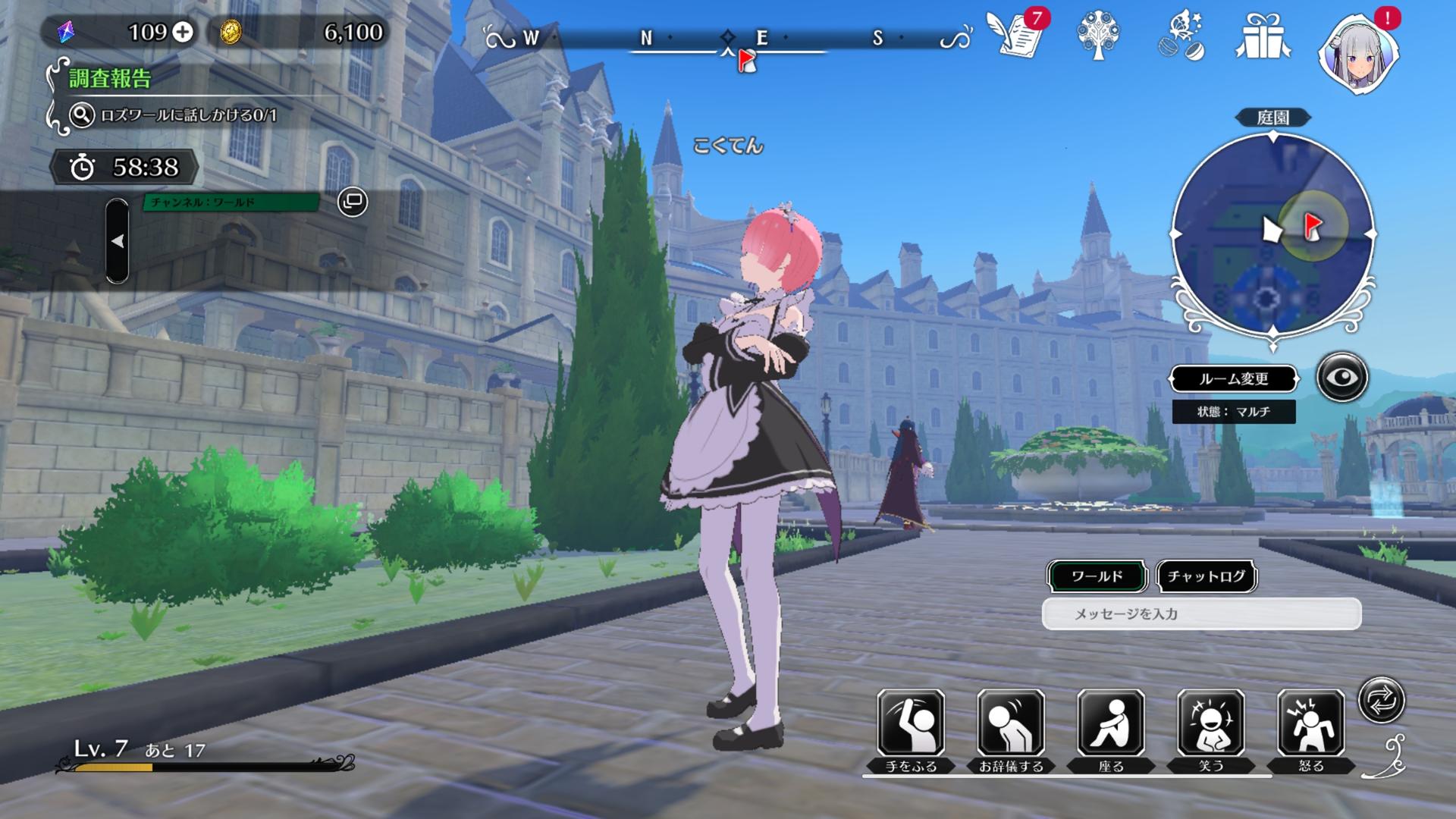Open the チャットログ chat log
Viewport: 1456px width, 819px height.
(x=1206, y=576)
